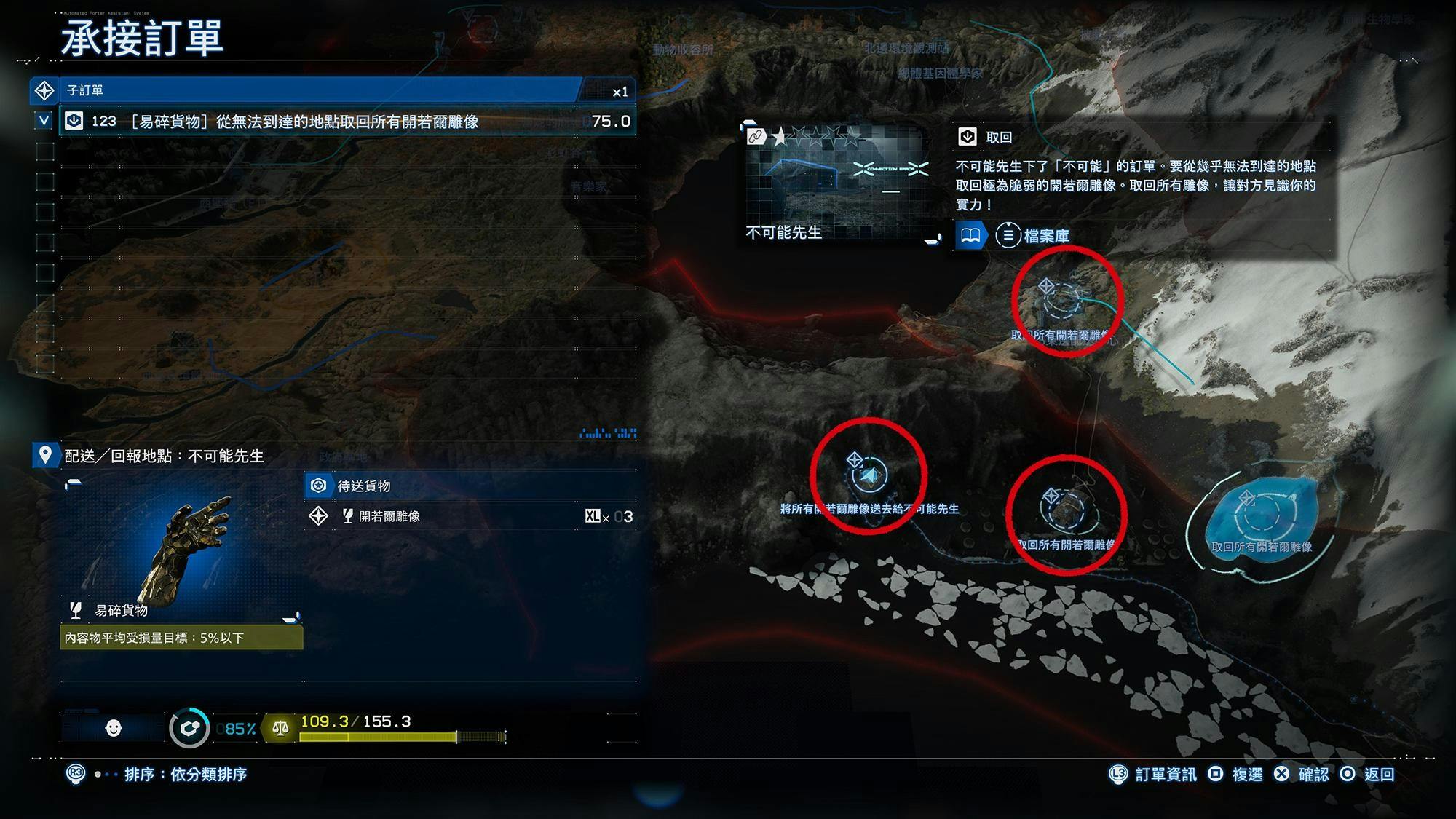
Task: Choose 返回 to go back
Action: [1368, 774]
